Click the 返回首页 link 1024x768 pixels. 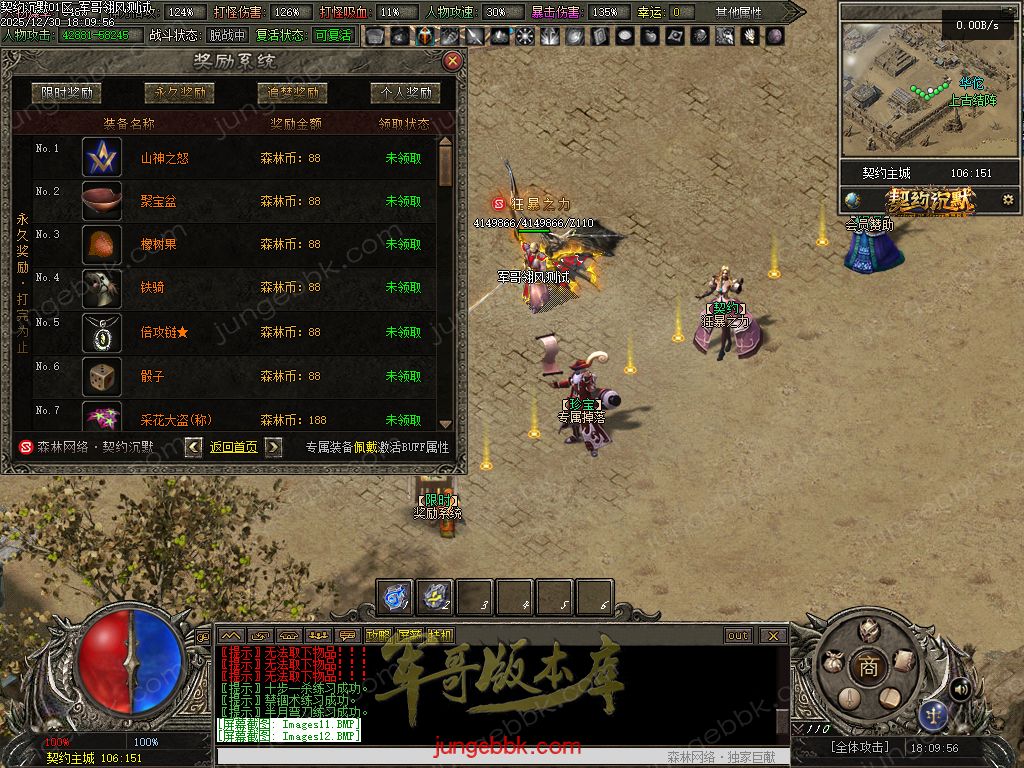click(x=234, y=447)
